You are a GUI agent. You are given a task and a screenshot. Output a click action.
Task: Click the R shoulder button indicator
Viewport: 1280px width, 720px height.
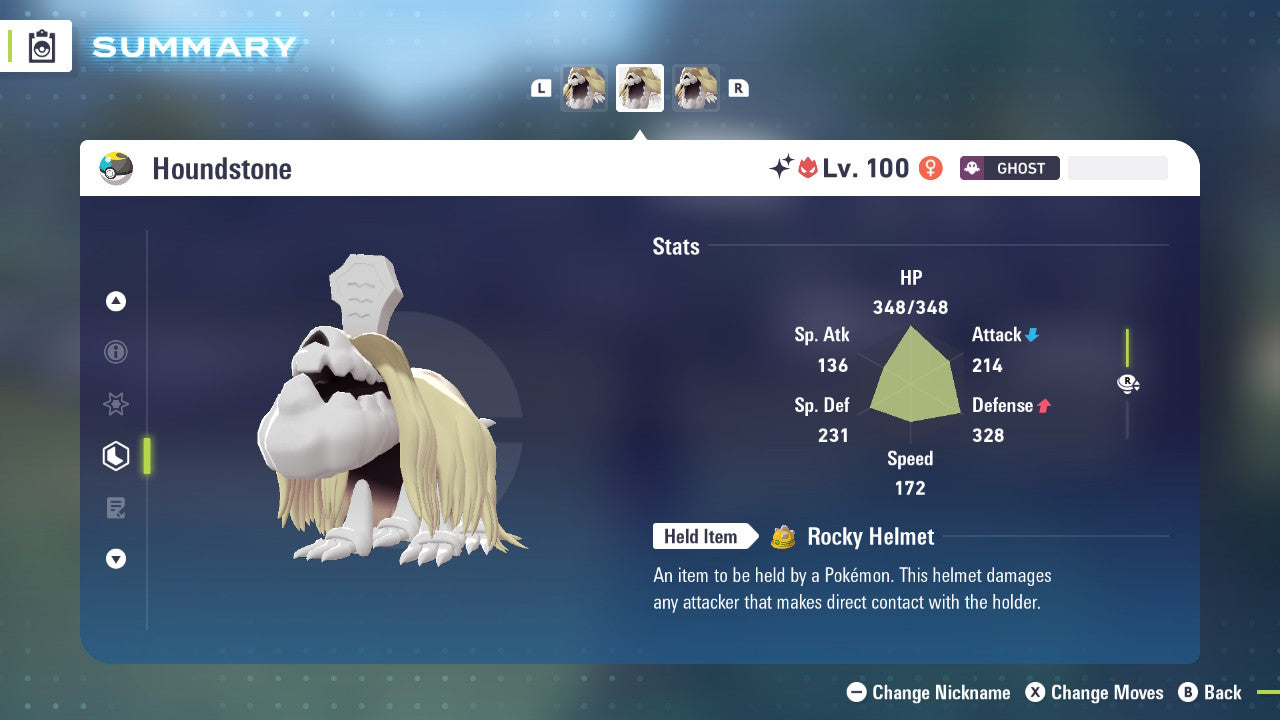(x=739, y=87)
